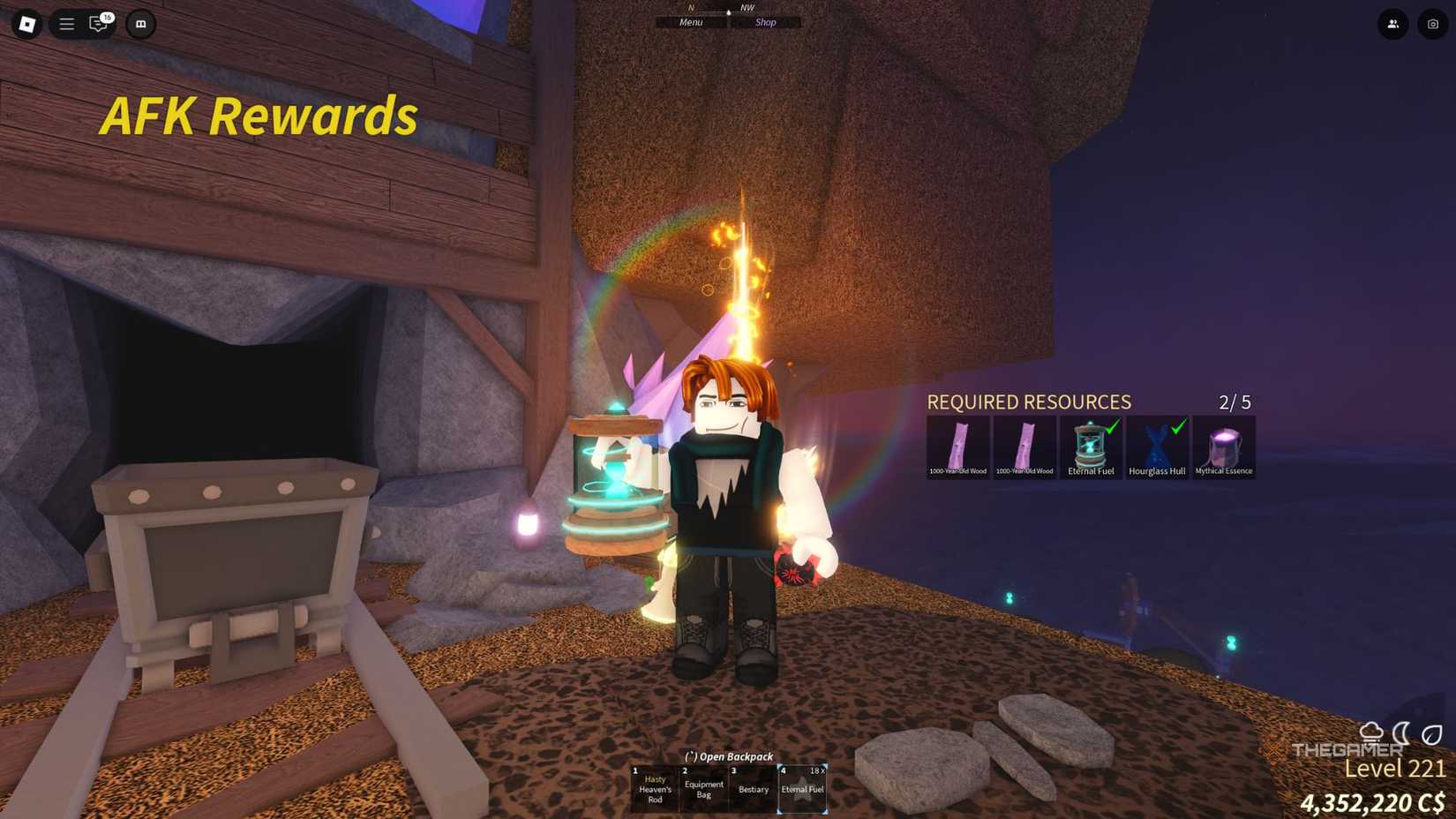The image size is (1456, 819).
Task: Switch to the Menu tab
Action: click(x=691, y=22)
